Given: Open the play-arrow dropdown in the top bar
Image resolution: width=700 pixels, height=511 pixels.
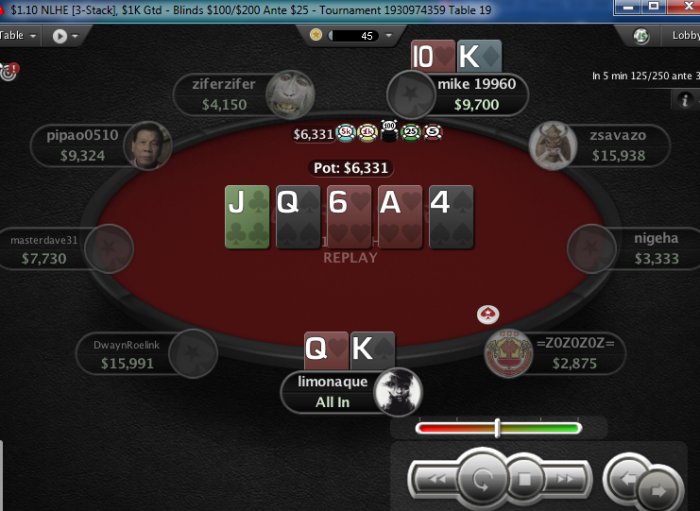Looking at the screenshot, I should (x=65, y=35).
